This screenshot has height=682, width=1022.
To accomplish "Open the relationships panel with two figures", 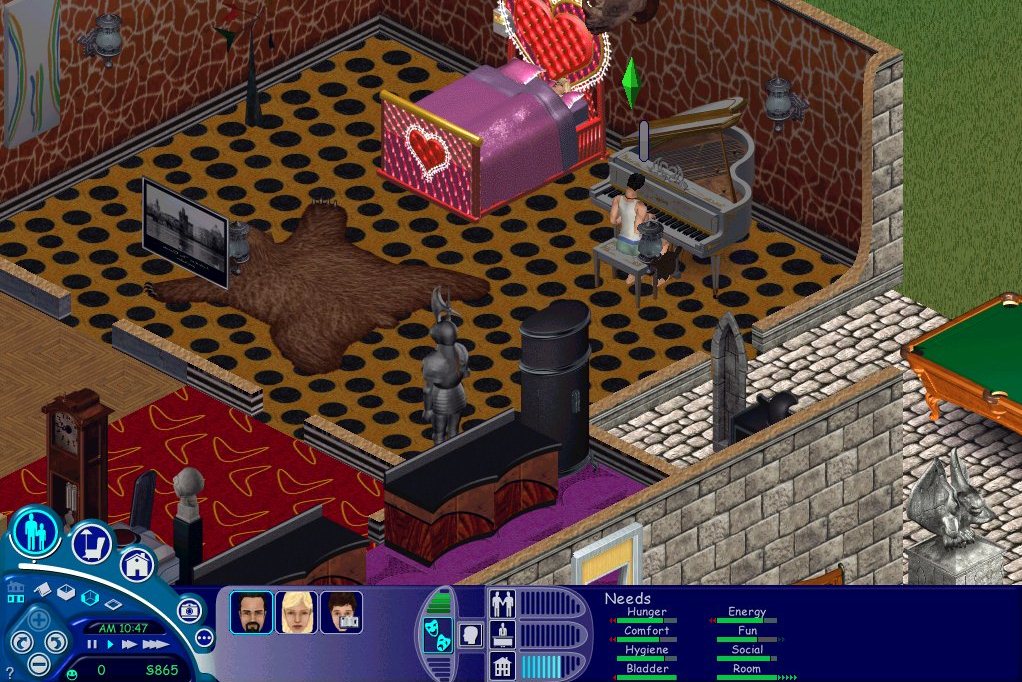I will pos(502,603).
